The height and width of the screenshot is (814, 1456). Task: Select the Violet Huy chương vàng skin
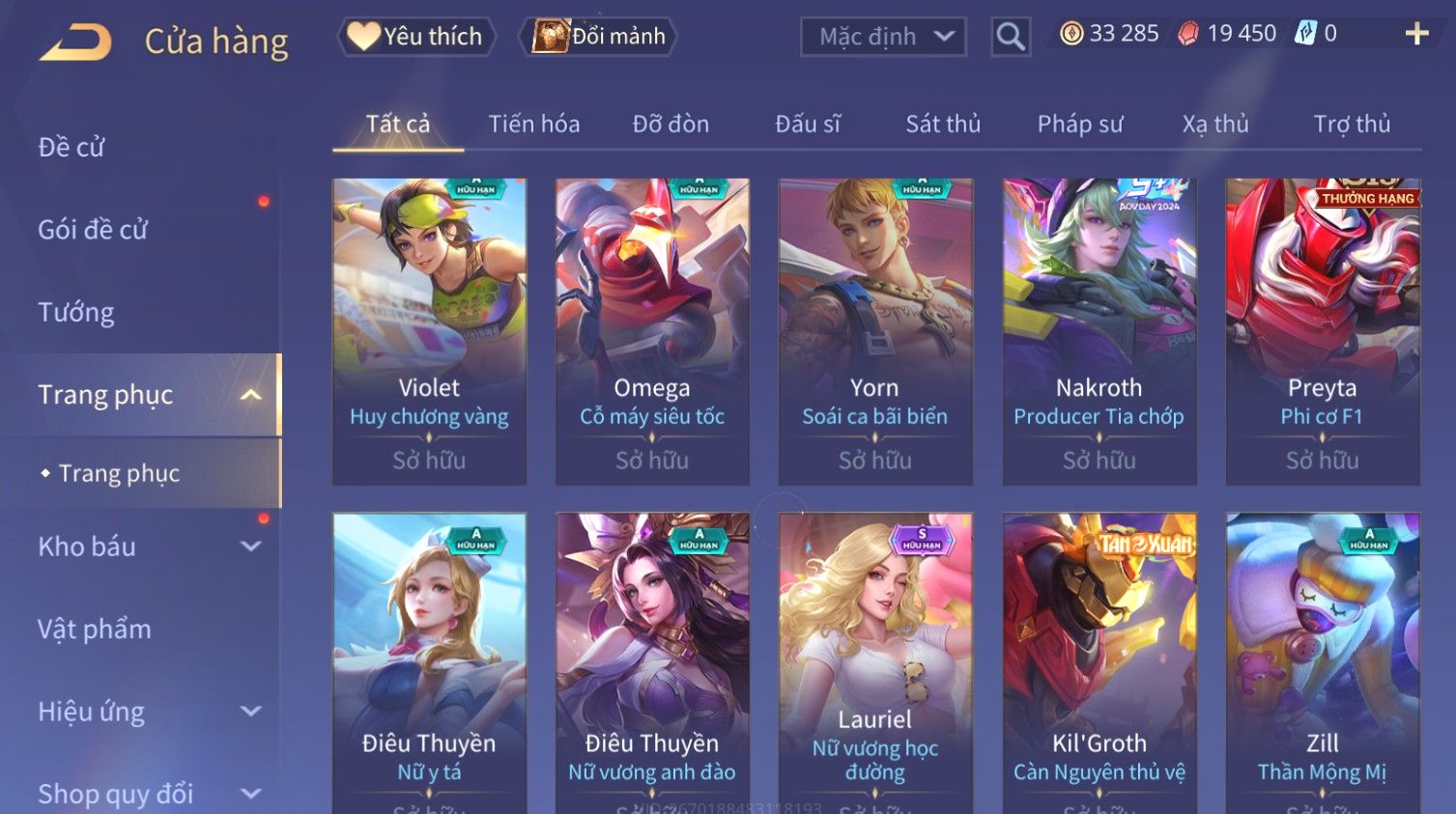tap(429, 330)
